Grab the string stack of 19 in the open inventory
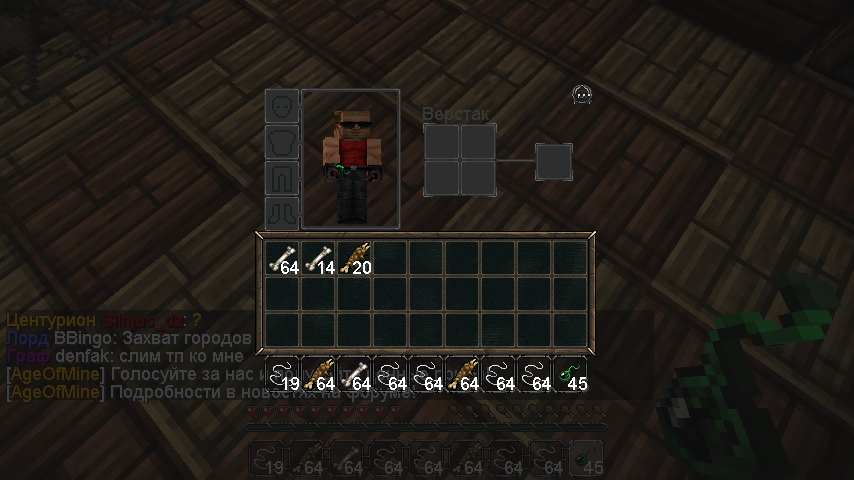Image resolution: width=854 pixels, height=480 pixels. [283, 374]
